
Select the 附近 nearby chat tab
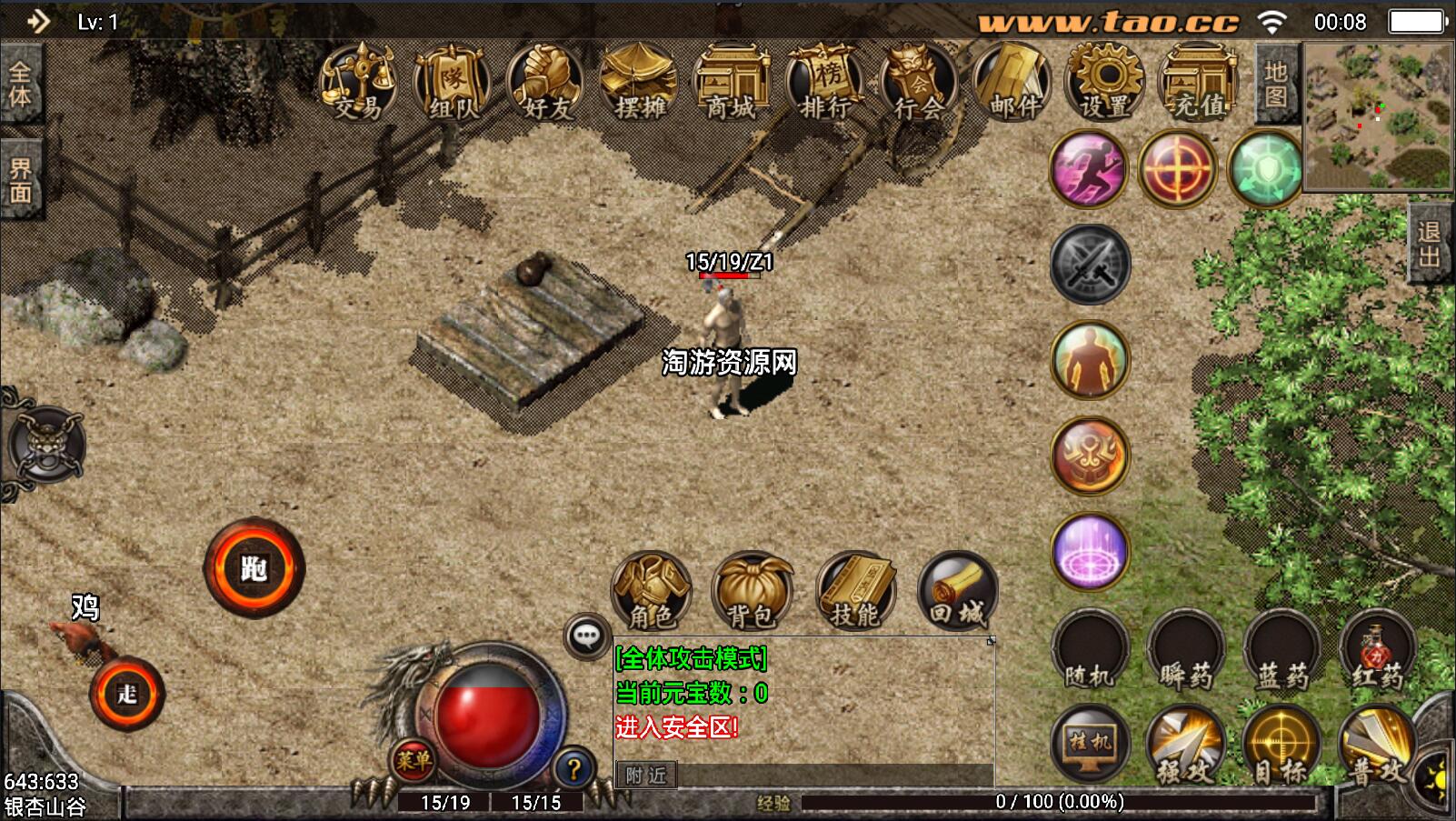(x=646, y=775)
